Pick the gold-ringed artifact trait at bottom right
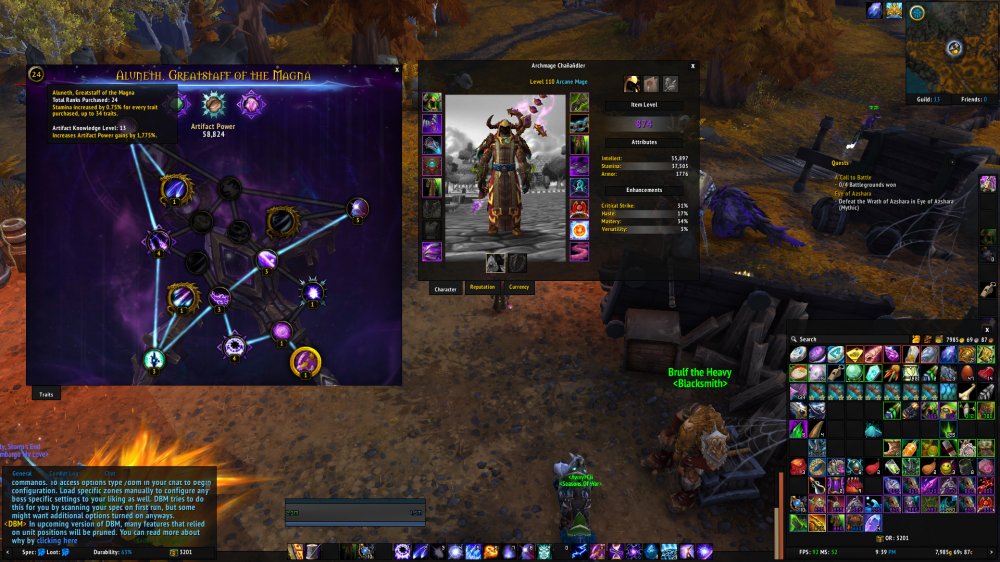Image resolution: width=1000 pixels, height=562 pixels. pos(305,360)
